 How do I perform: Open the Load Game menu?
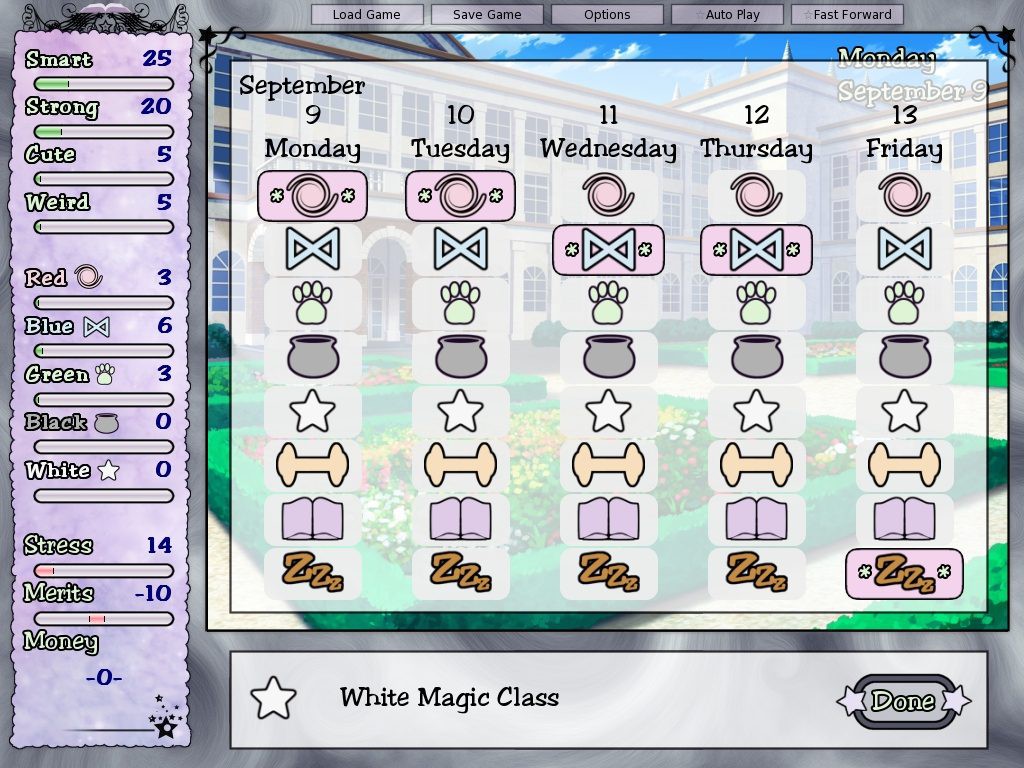pos(367,15)
